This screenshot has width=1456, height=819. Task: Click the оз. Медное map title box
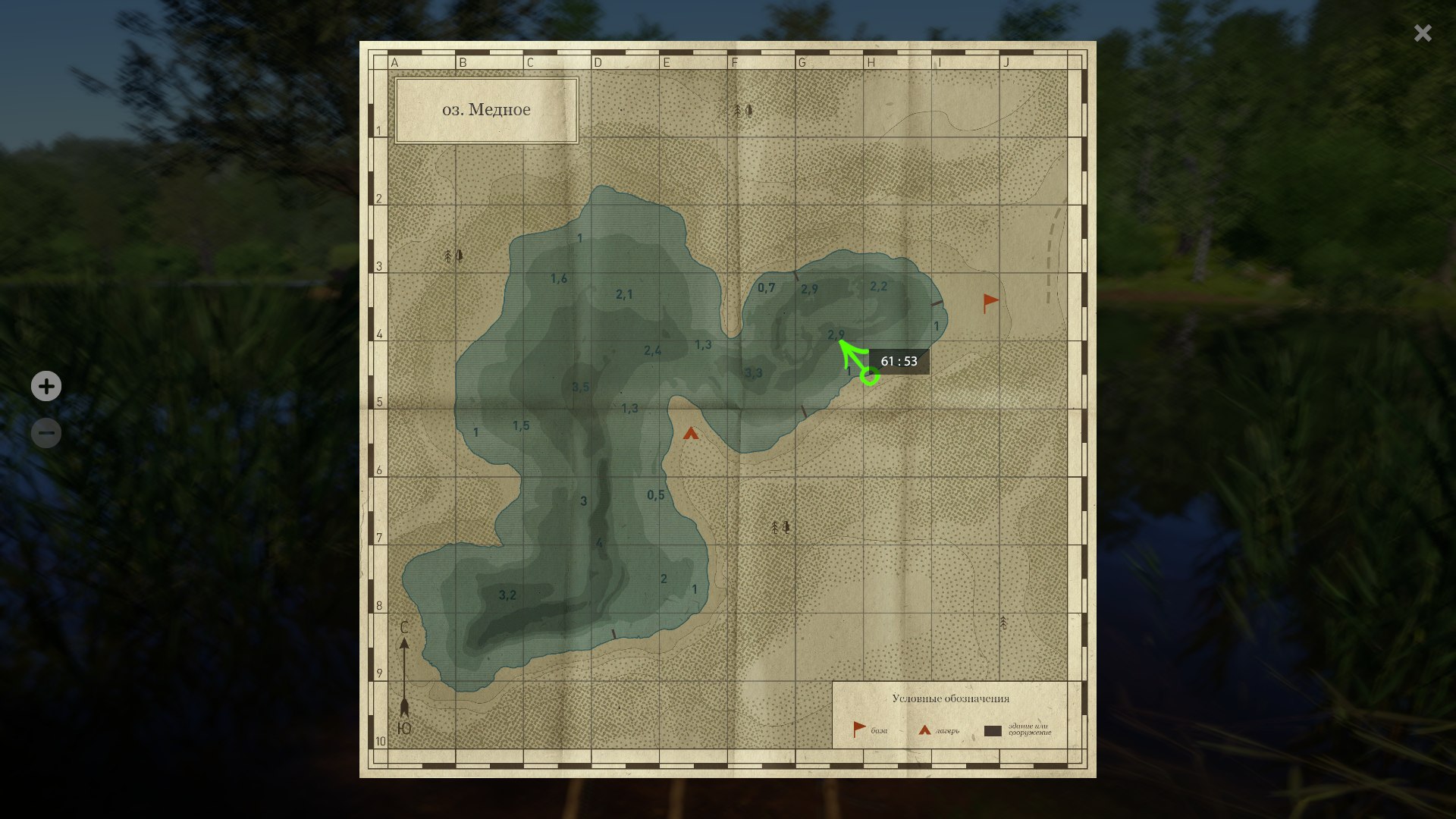[486, 109]
